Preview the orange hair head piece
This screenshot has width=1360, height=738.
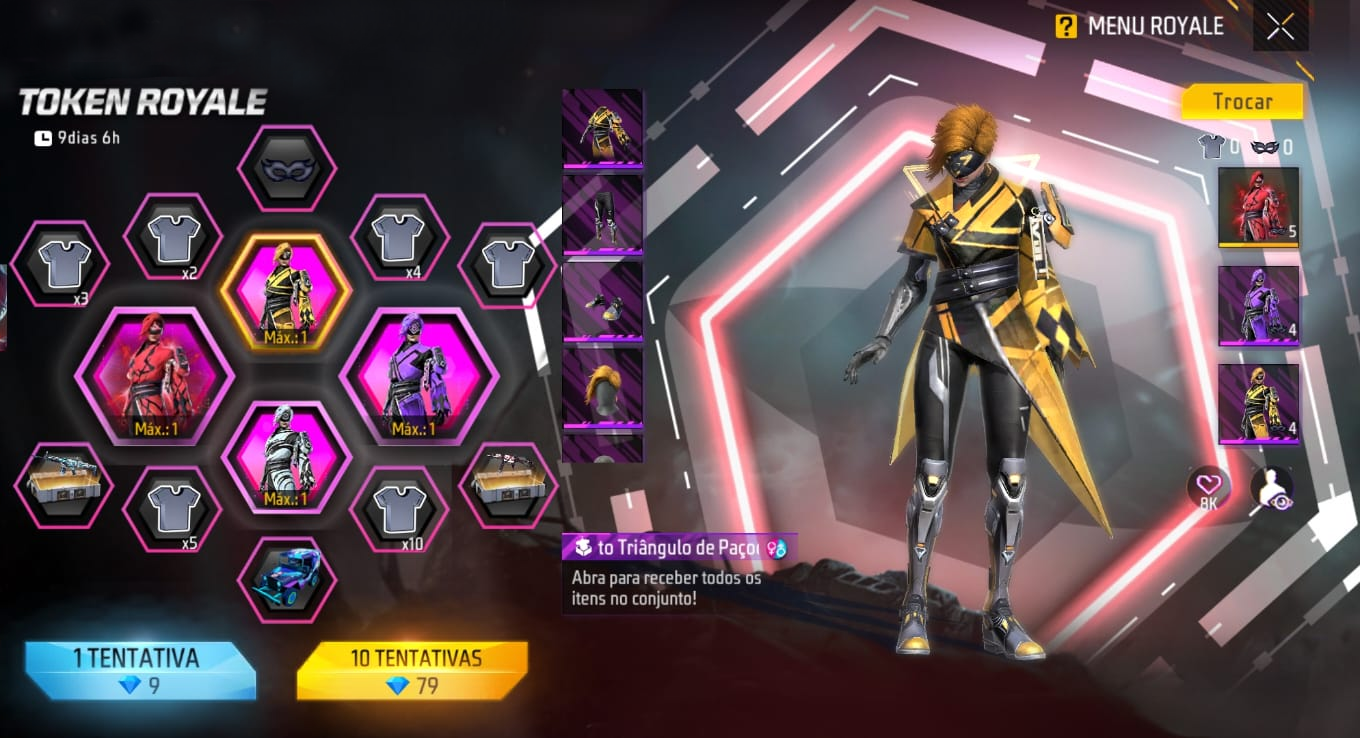click(x=602, y=387)
